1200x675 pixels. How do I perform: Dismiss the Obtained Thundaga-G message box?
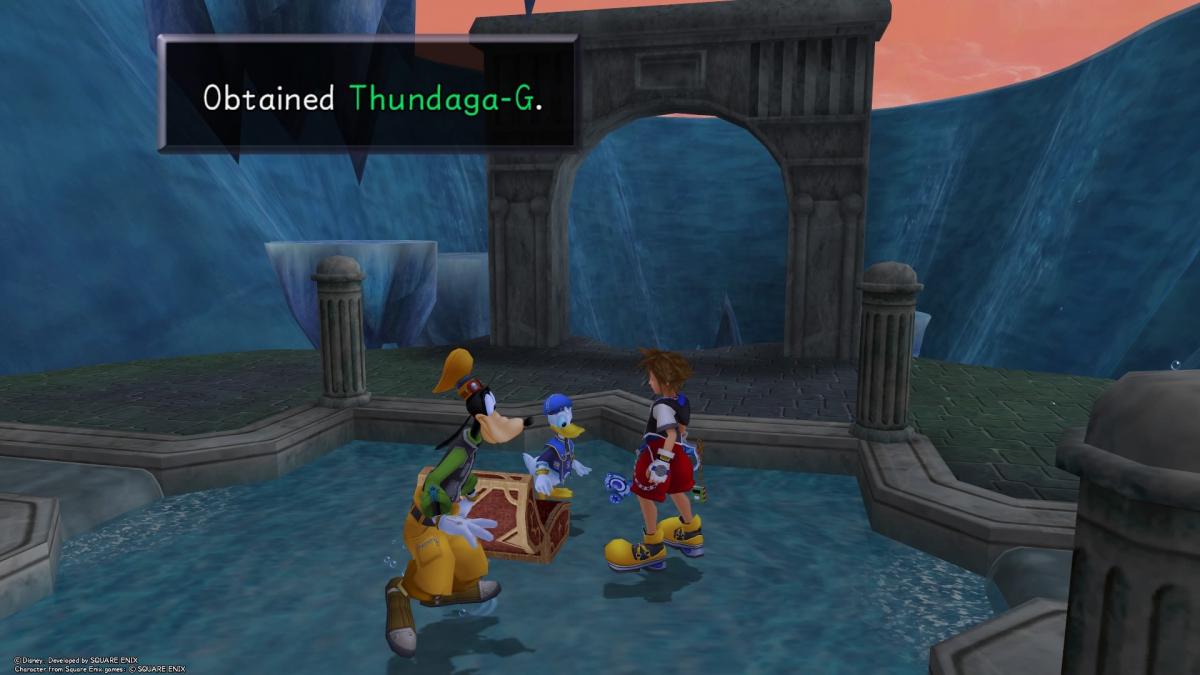(367, 96)
